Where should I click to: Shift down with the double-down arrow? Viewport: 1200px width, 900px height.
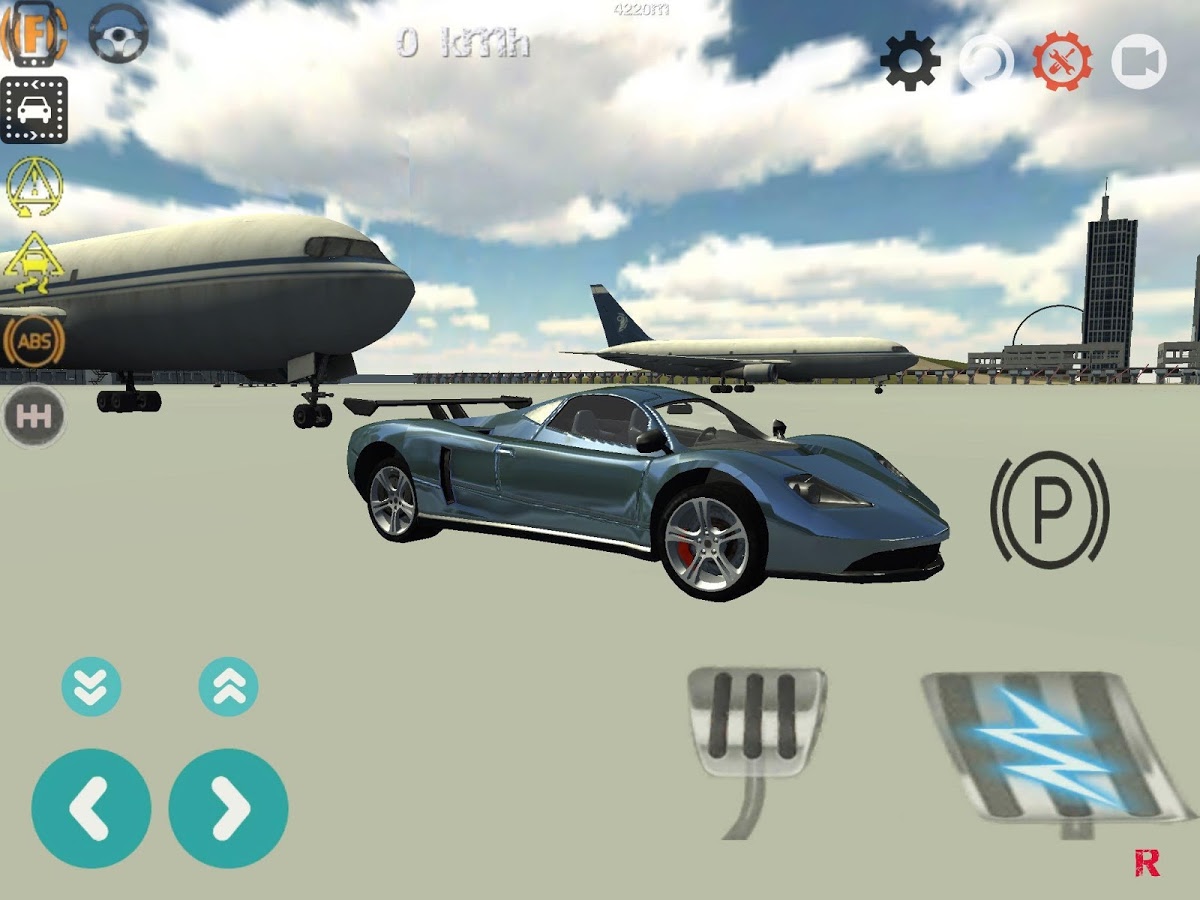91,687
